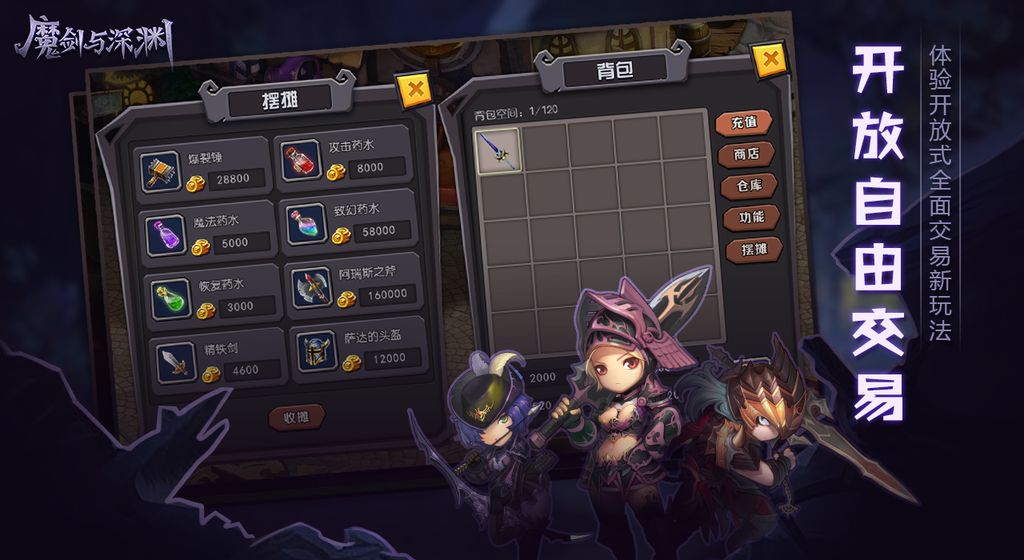Screen dimensions: 1024x560
Task: Select the 攻击药水 red potion listing
Action: pos(344,158)
